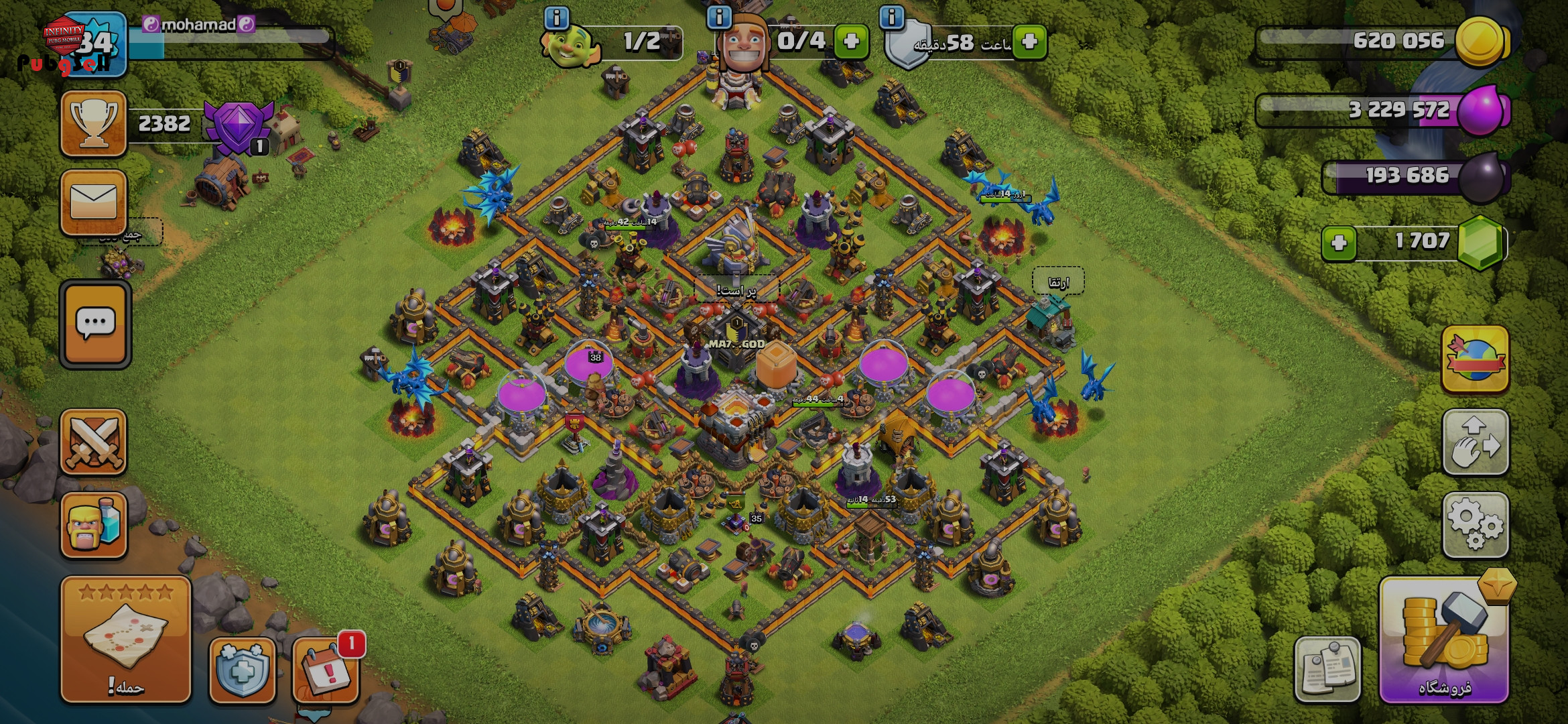Open the layout editor hand button

(1475, 442)
